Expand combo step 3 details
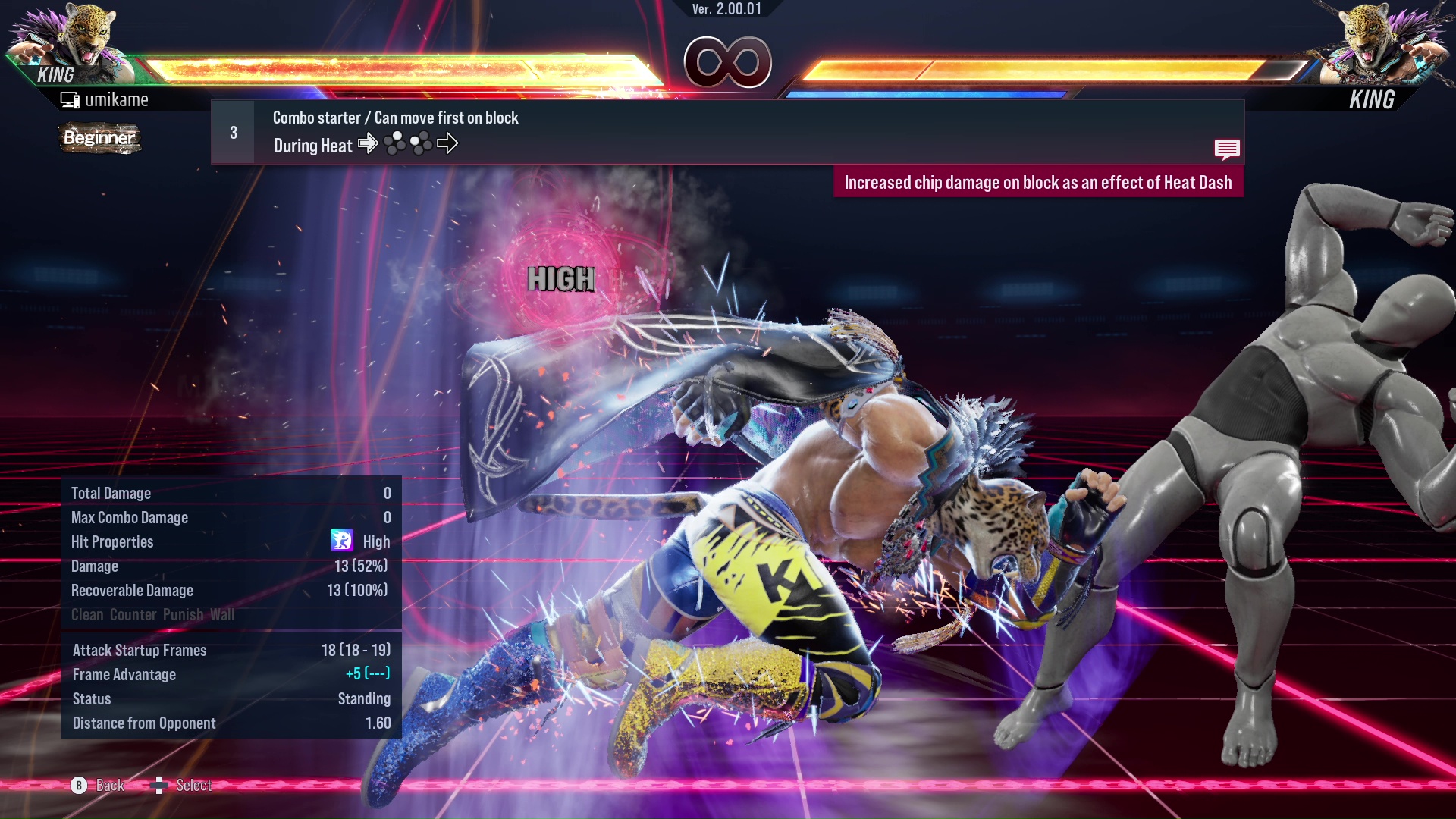 tap(232, 131)
